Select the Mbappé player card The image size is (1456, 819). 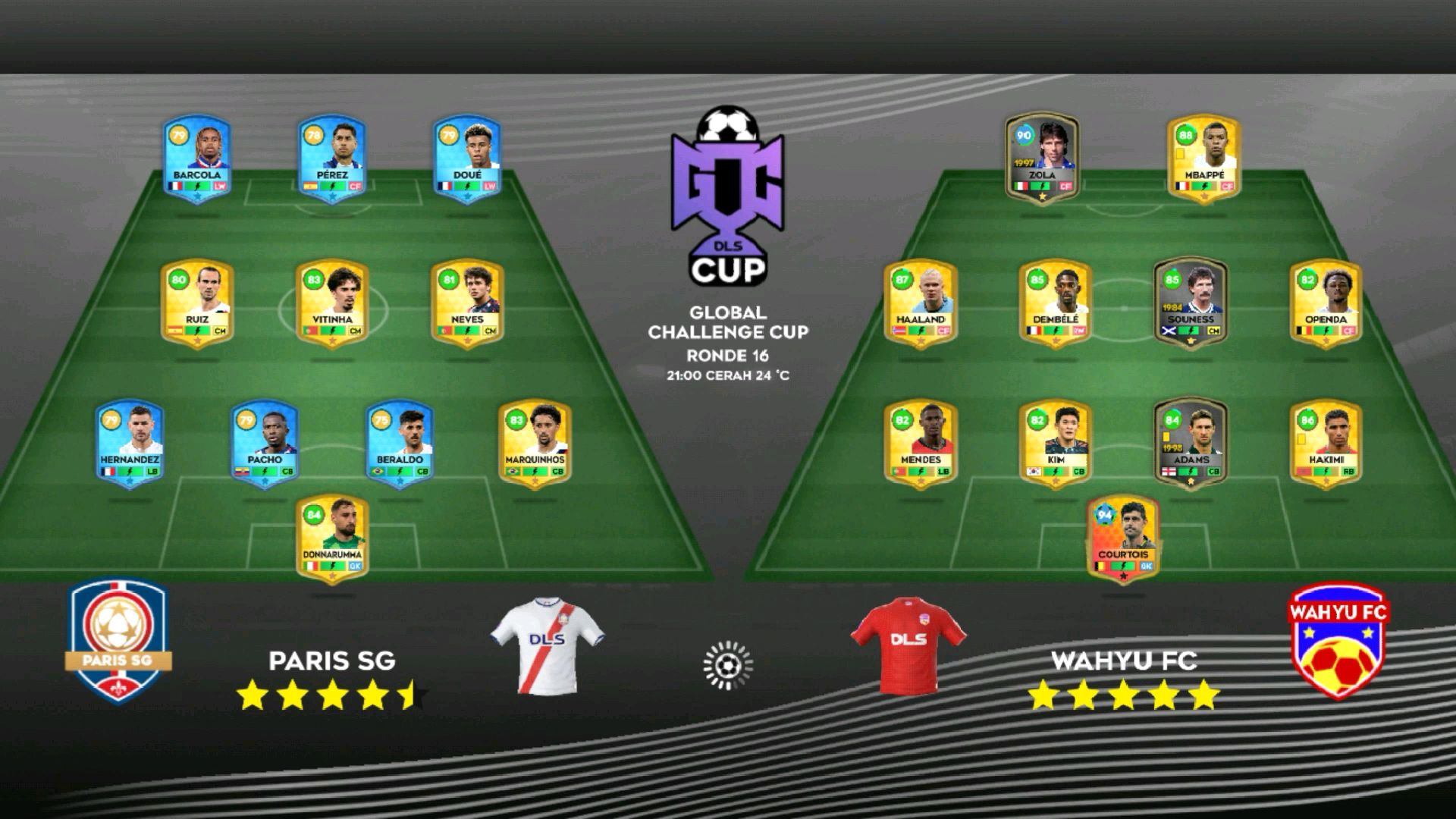(x=1203, y=158)
